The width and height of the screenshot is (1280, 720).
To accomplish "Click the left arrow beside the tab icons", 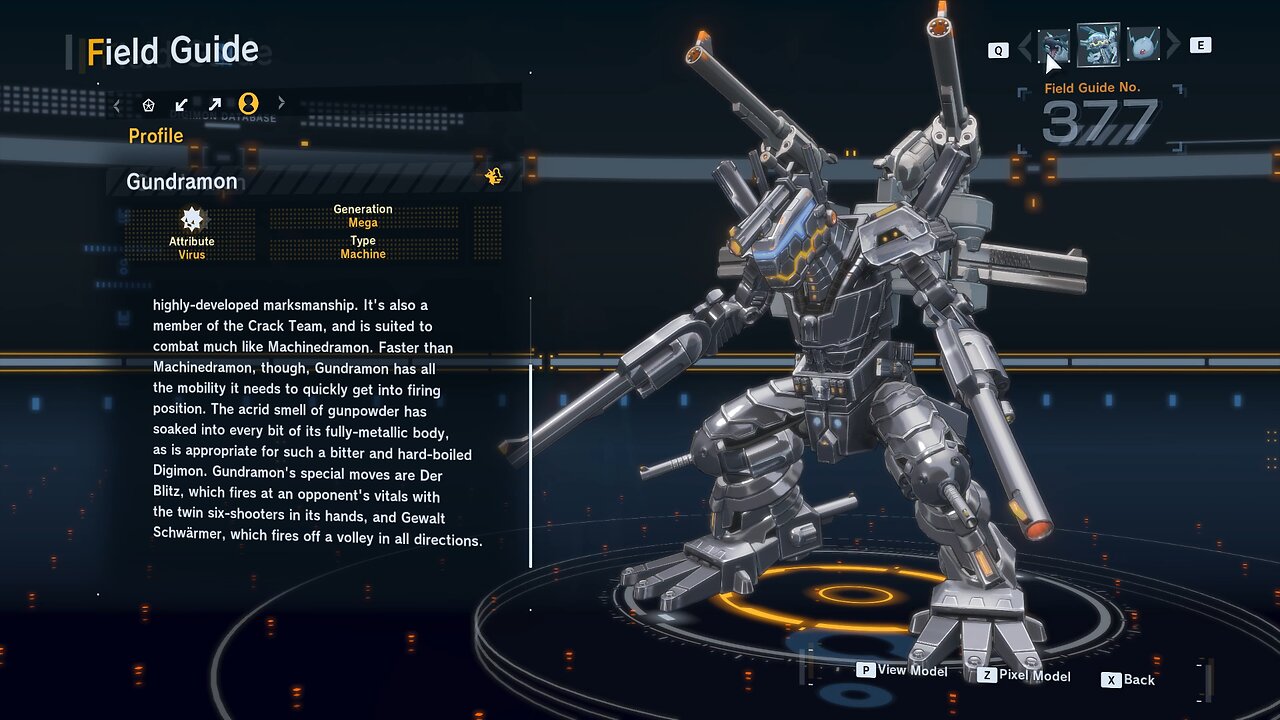I will 117,104.
